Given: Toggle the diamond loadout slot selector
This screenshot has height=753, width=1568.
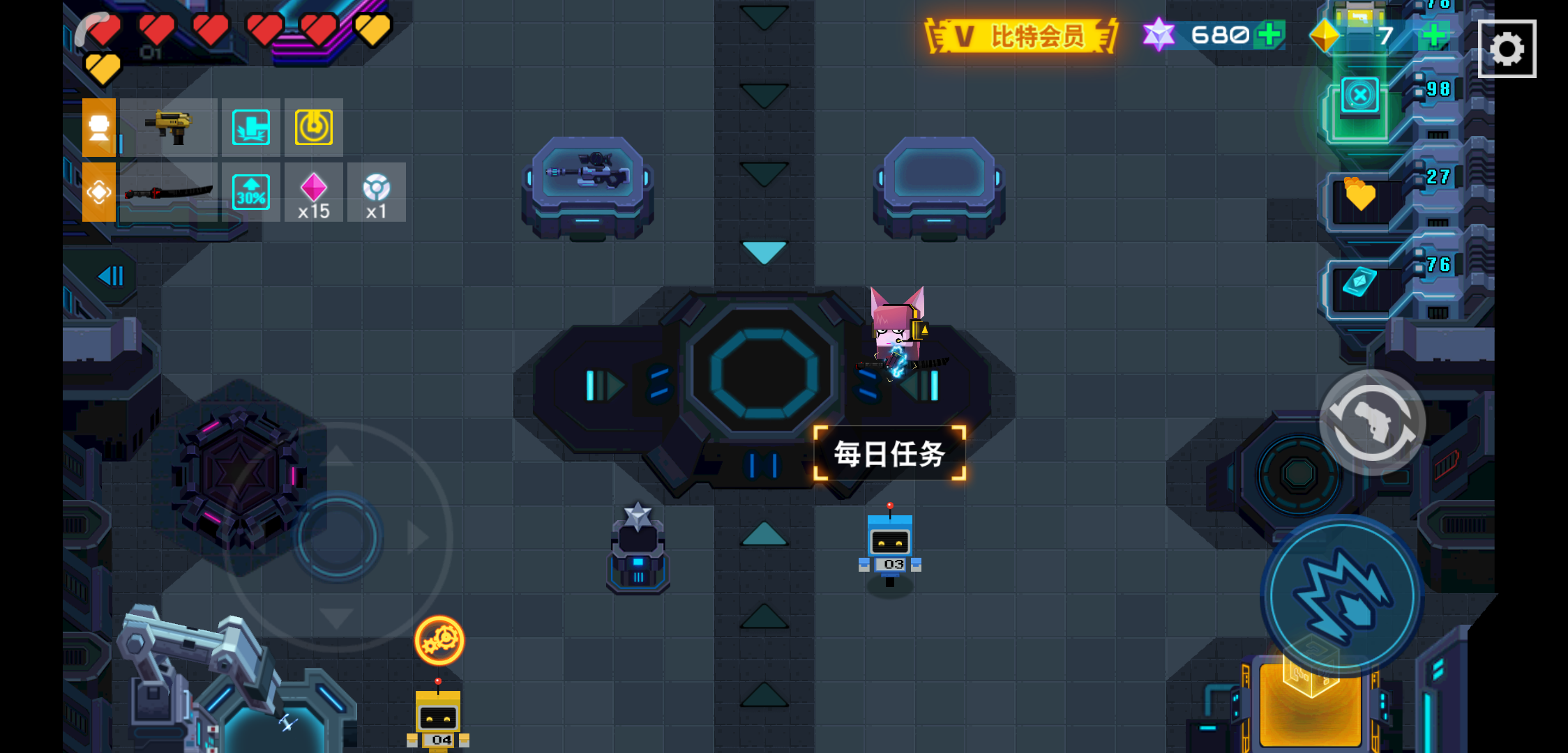Looking at the screenshot, I should point(99,190).
